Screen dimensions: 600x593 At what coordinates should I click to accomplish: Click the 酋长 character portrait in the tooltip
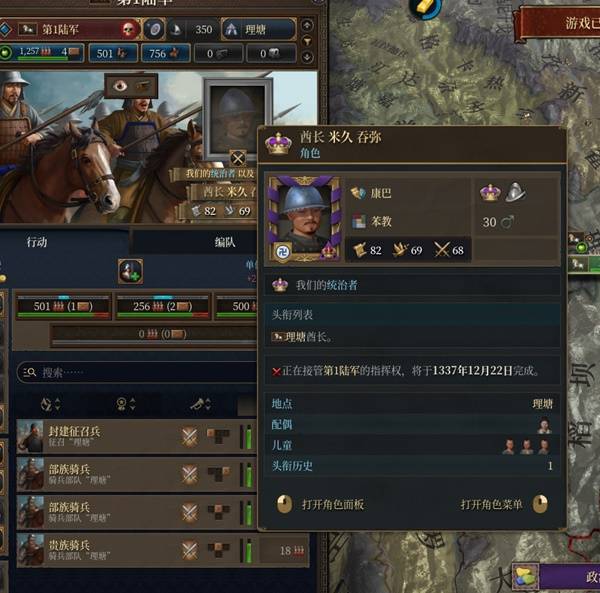[303, 220]
